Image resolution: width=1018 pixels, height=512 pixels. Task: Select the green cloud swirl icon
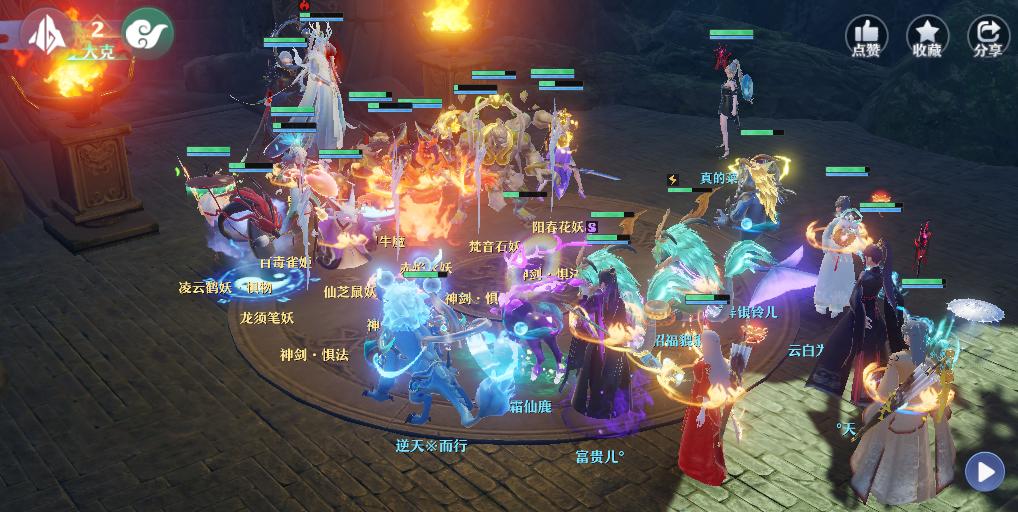(x=148, y=32)
